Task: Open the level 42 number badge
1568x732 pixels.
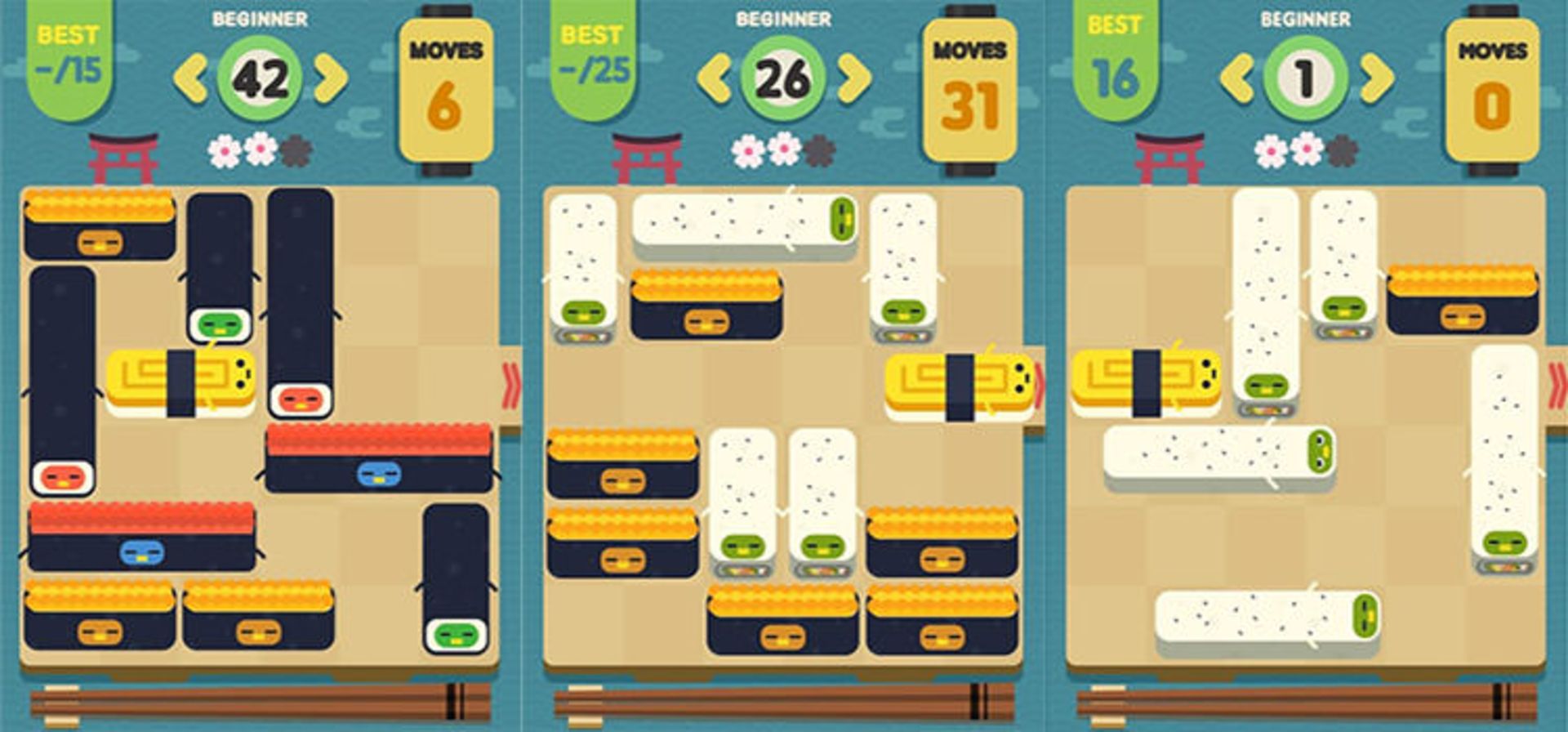Action: click(x=261, y=79)
